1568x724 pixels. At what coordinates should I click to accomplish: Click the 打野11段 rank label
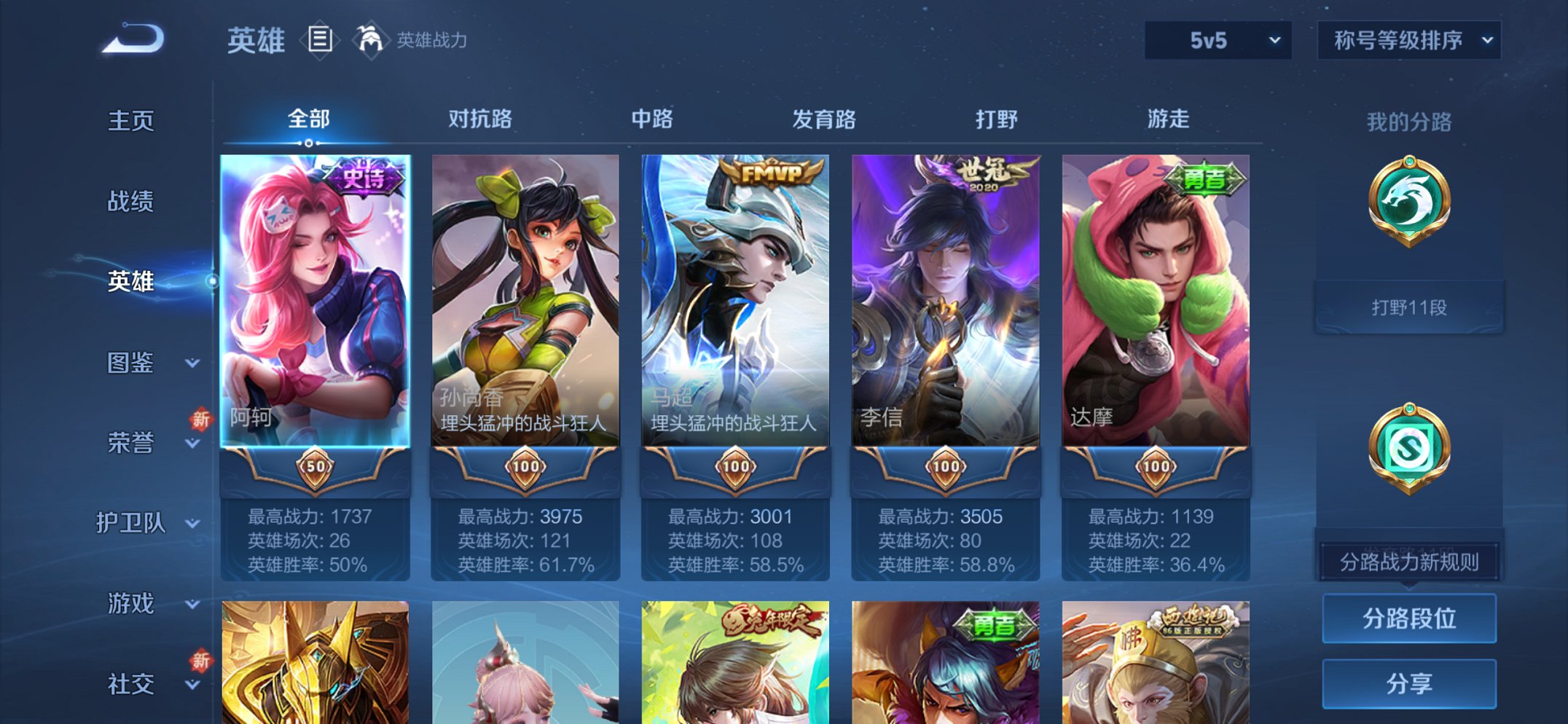1408,307
